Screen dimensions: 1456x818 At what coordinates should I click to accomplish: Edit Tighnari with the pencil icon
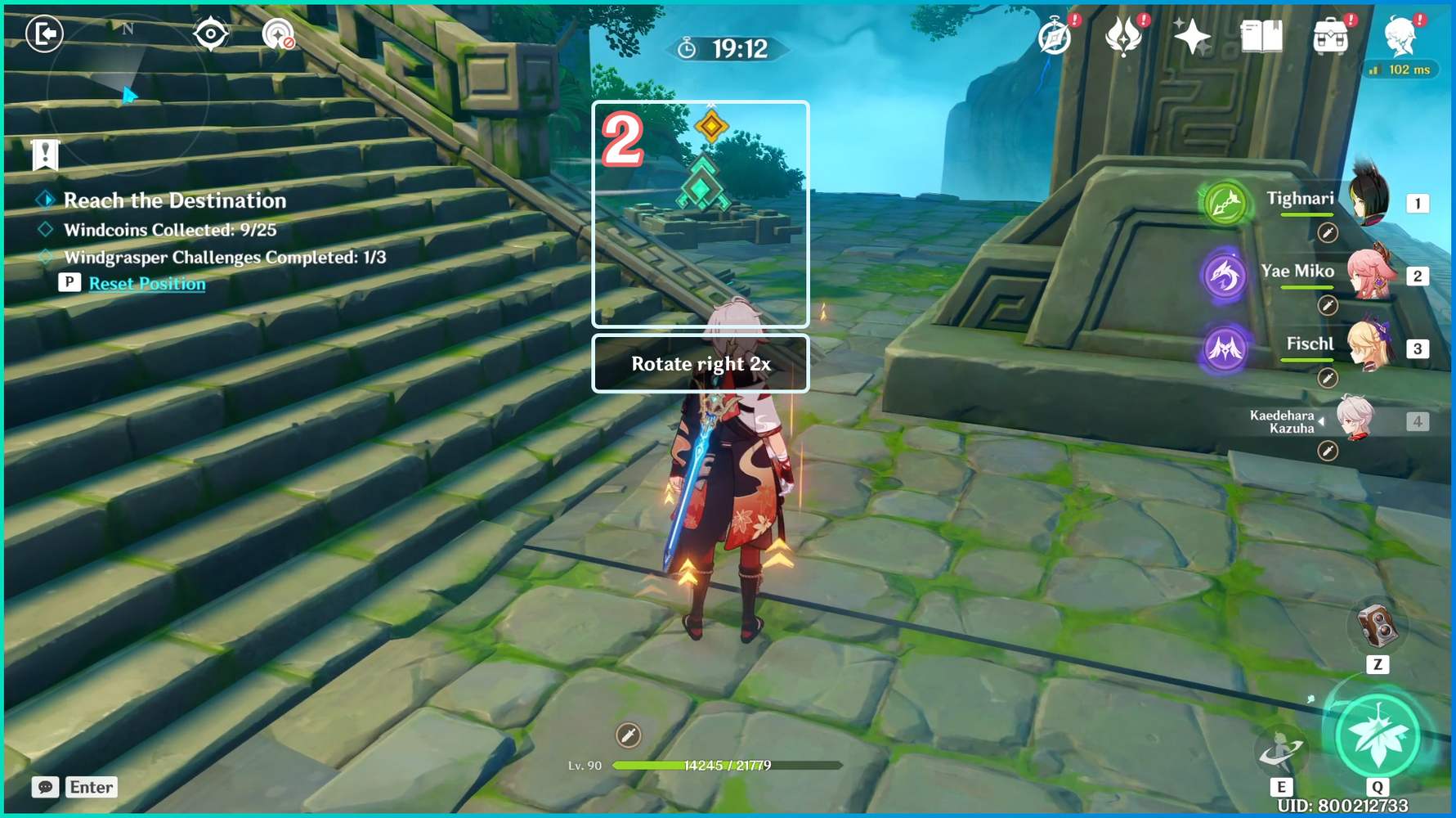1328,235
